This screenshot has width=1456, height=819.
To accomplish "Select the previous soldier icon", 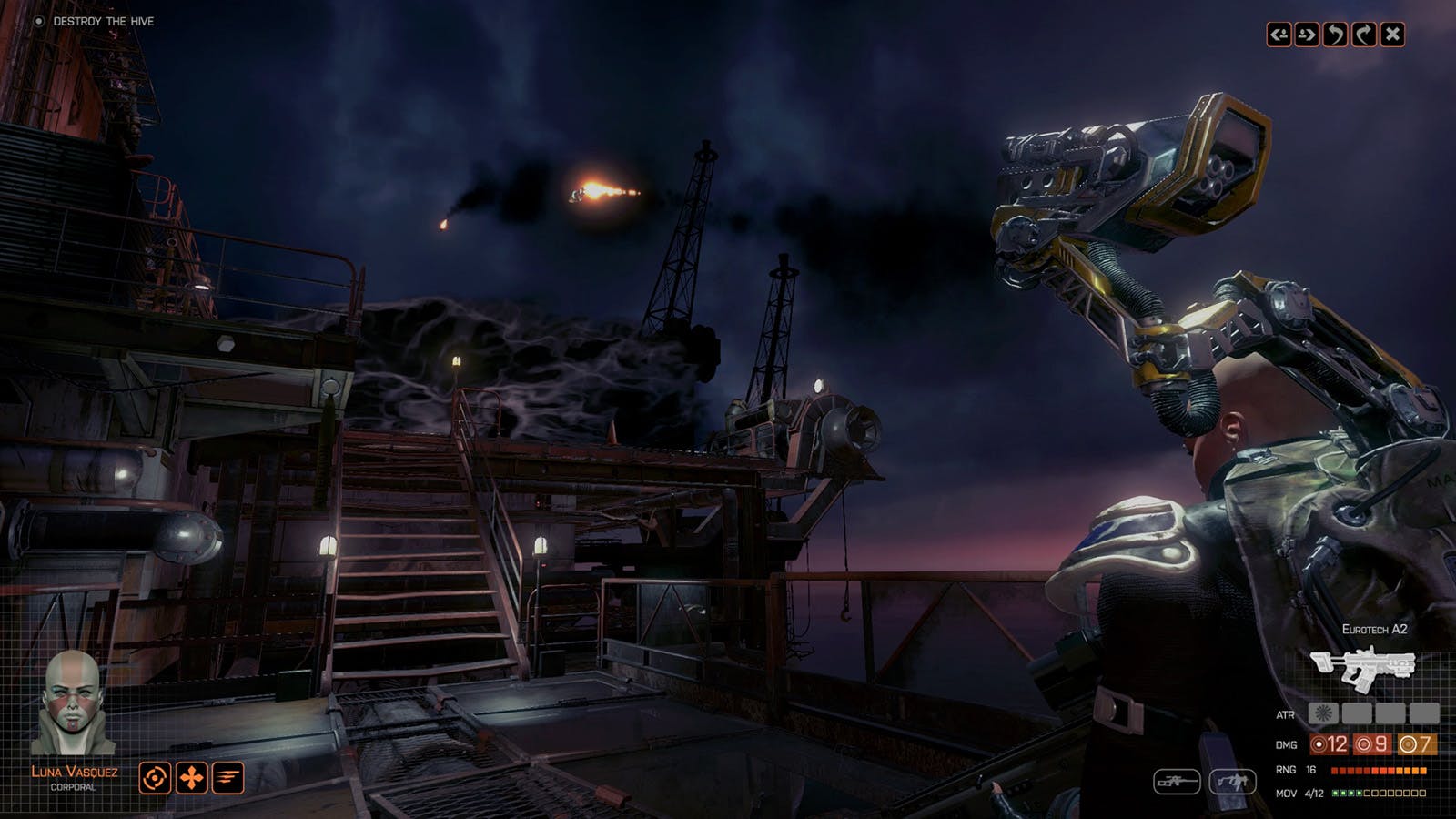I will (x=1279, y=35).
